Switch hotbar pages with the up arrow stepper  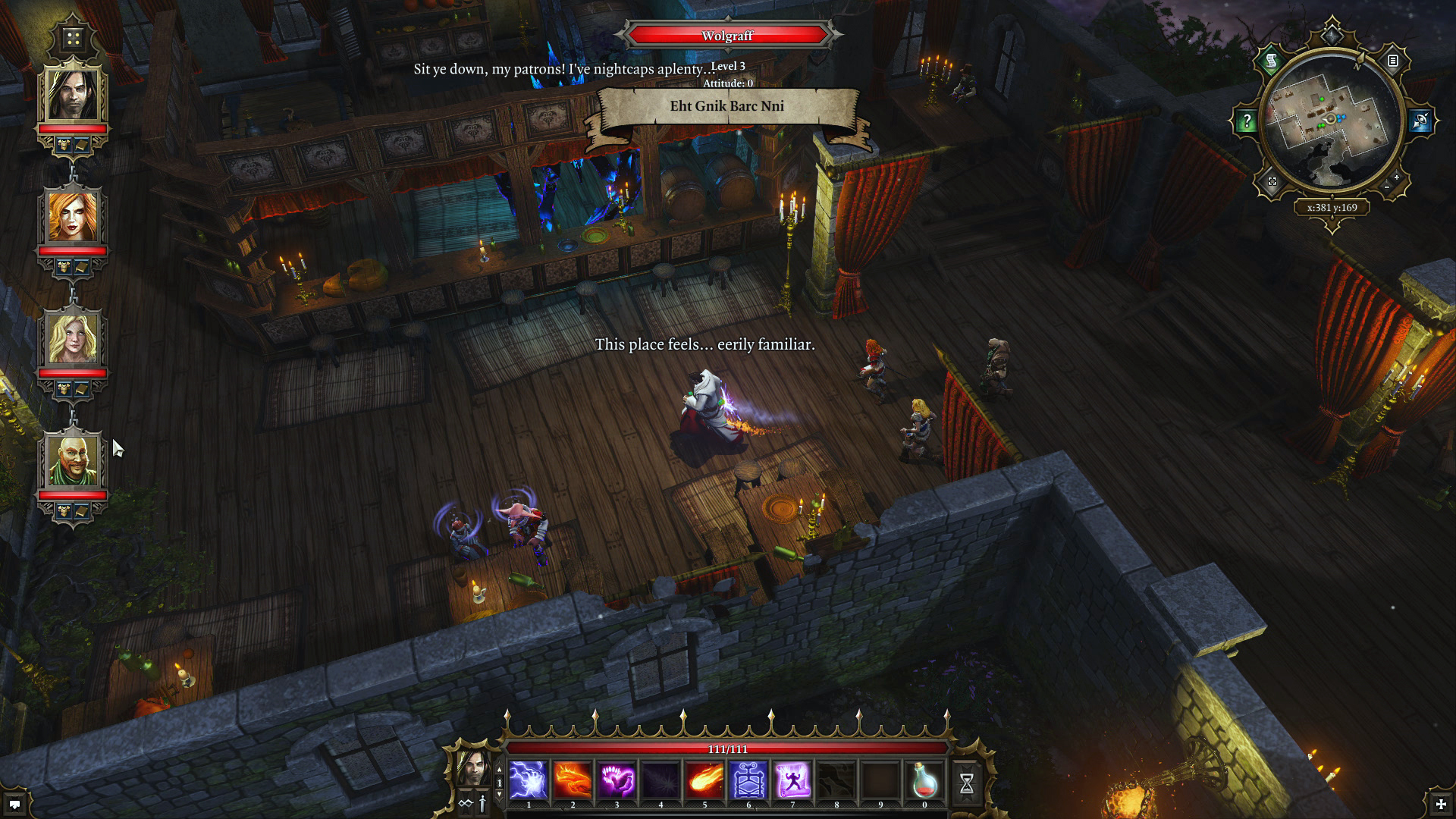tap(499, 770)
